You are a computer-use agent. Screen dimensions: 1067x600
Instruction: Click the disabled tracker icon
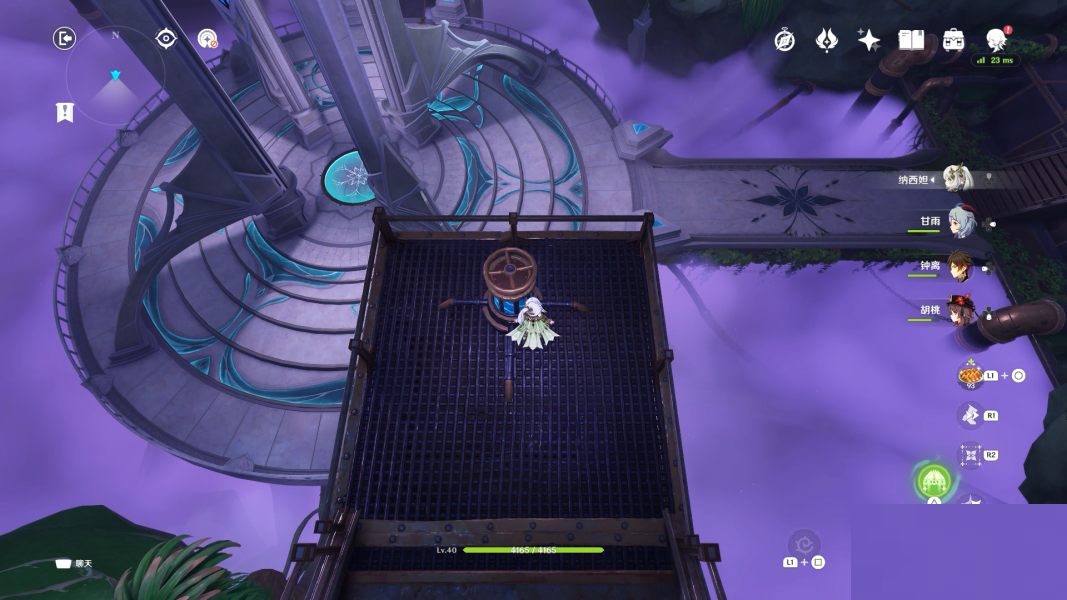point(207,39)
